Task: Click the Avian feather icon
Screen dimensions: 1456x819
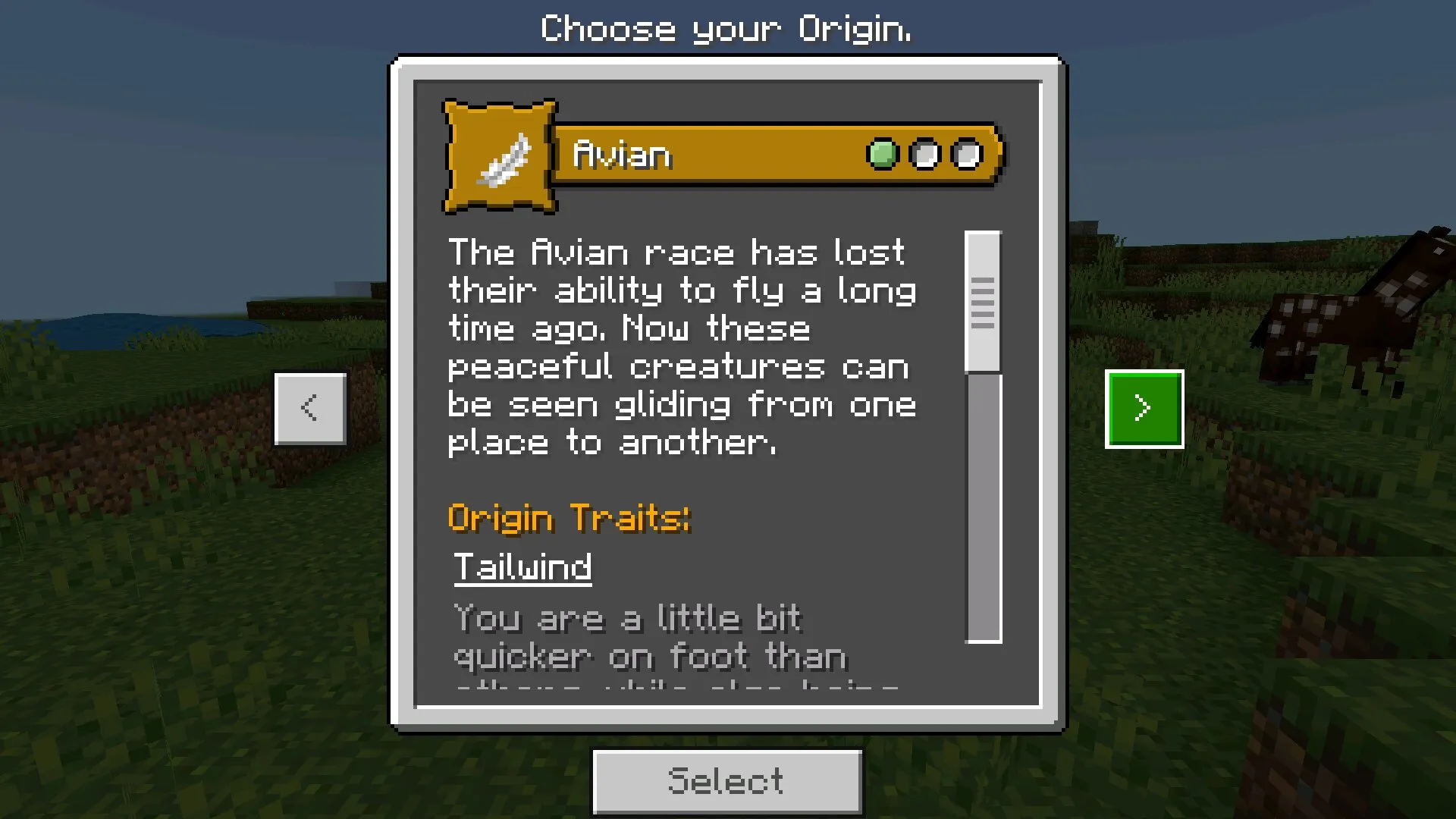Action: pos(500,157)
